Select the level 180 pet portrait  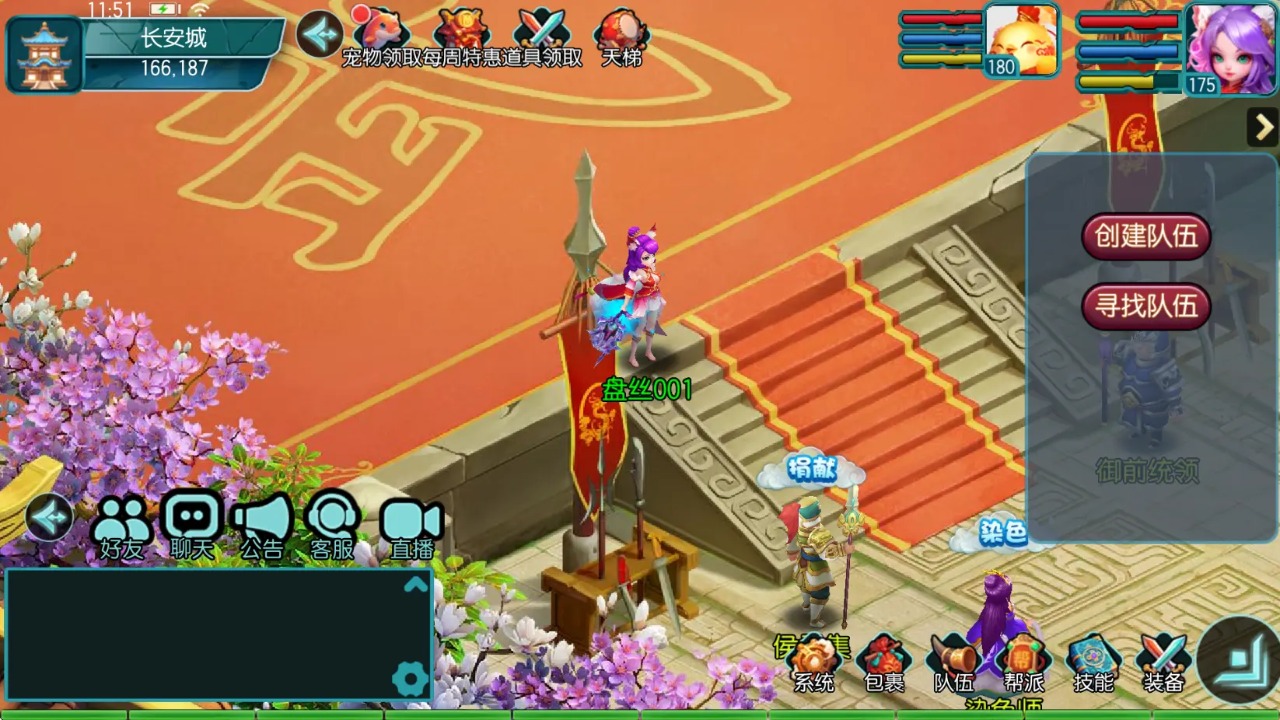(1021, 40)
